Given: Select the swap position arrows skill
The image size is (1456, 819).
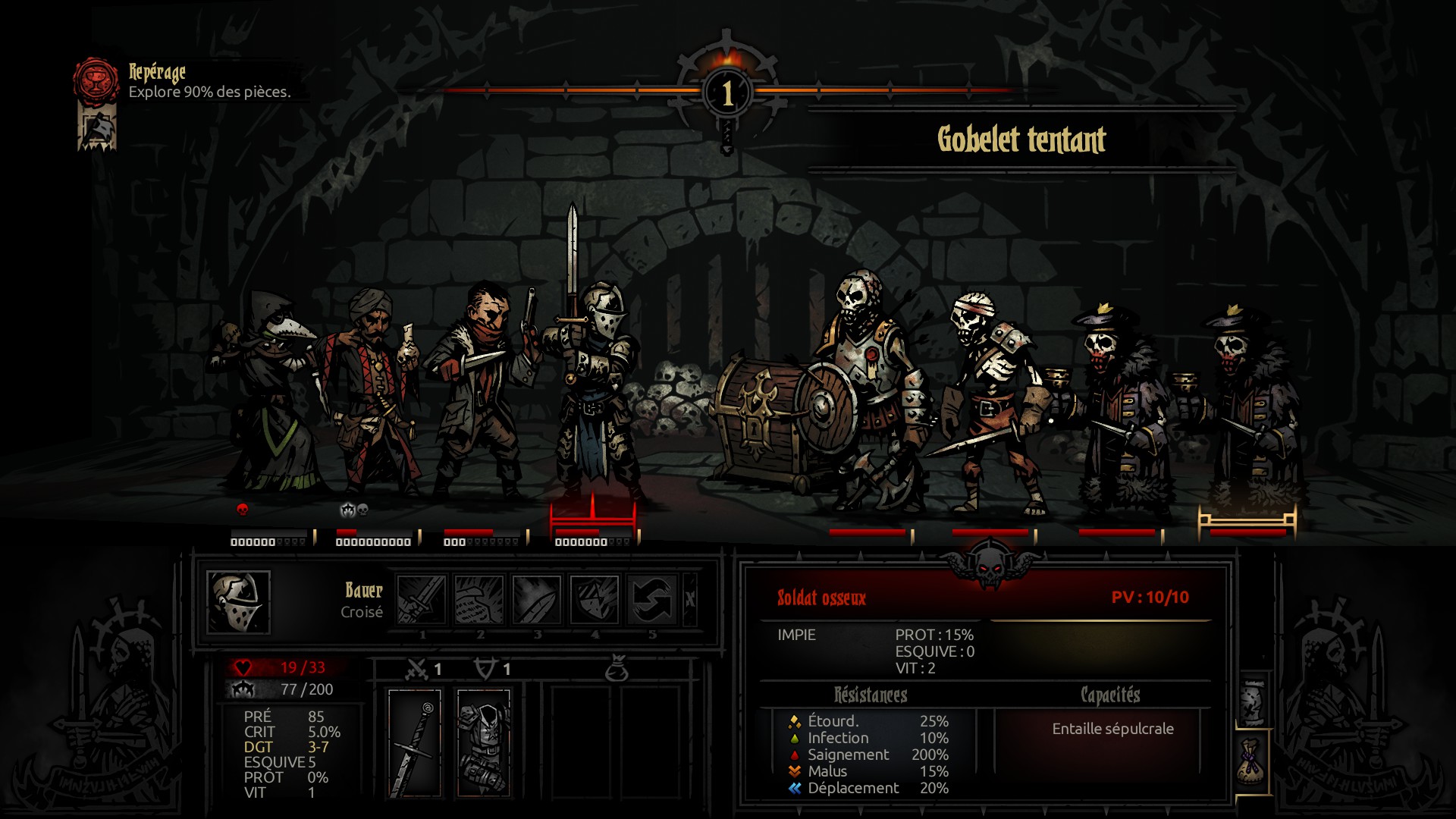Looking at the screenshot, I should (x=652, y=599).
